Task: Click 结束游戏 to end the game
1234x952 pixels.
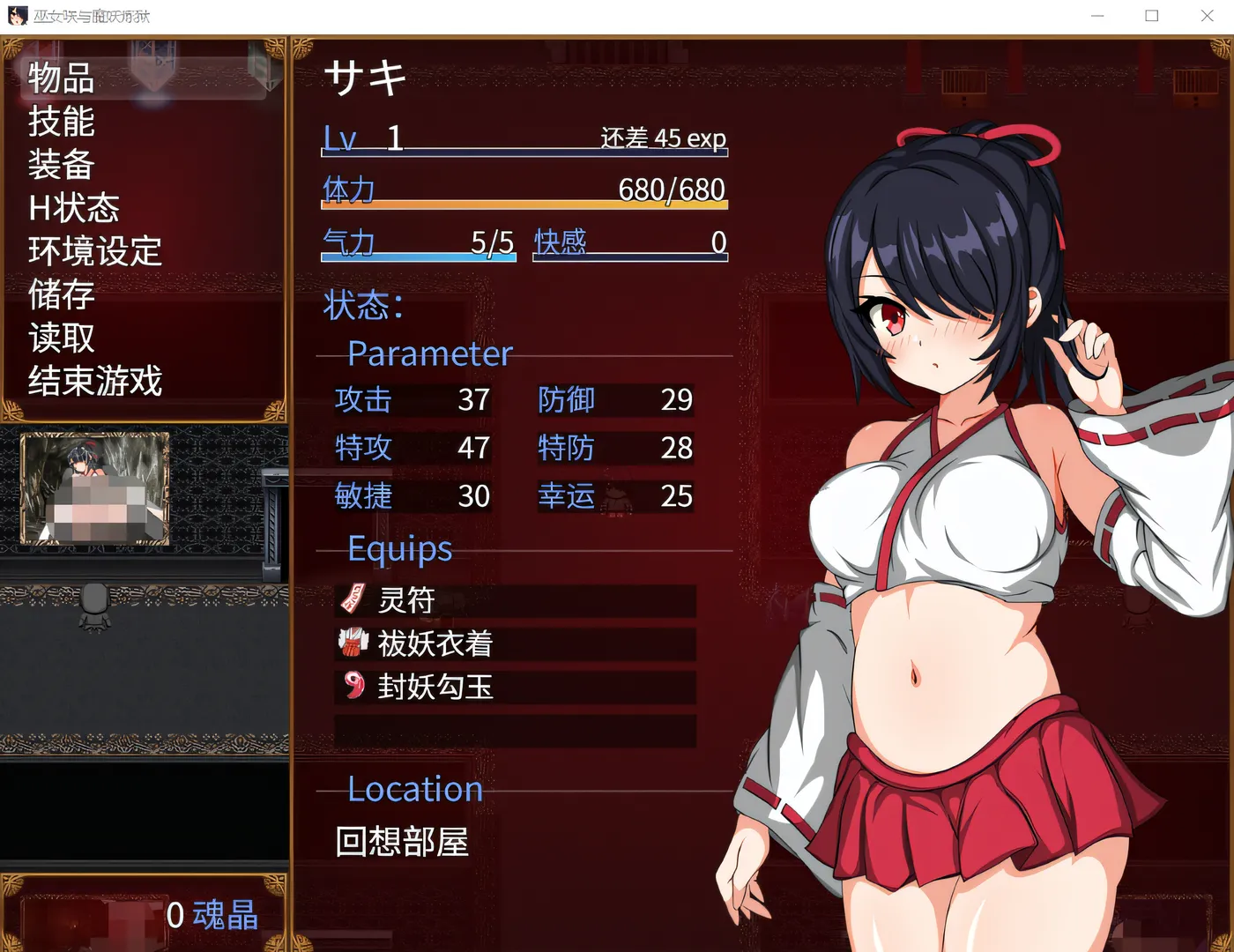Action: click(x=95, y=381)
